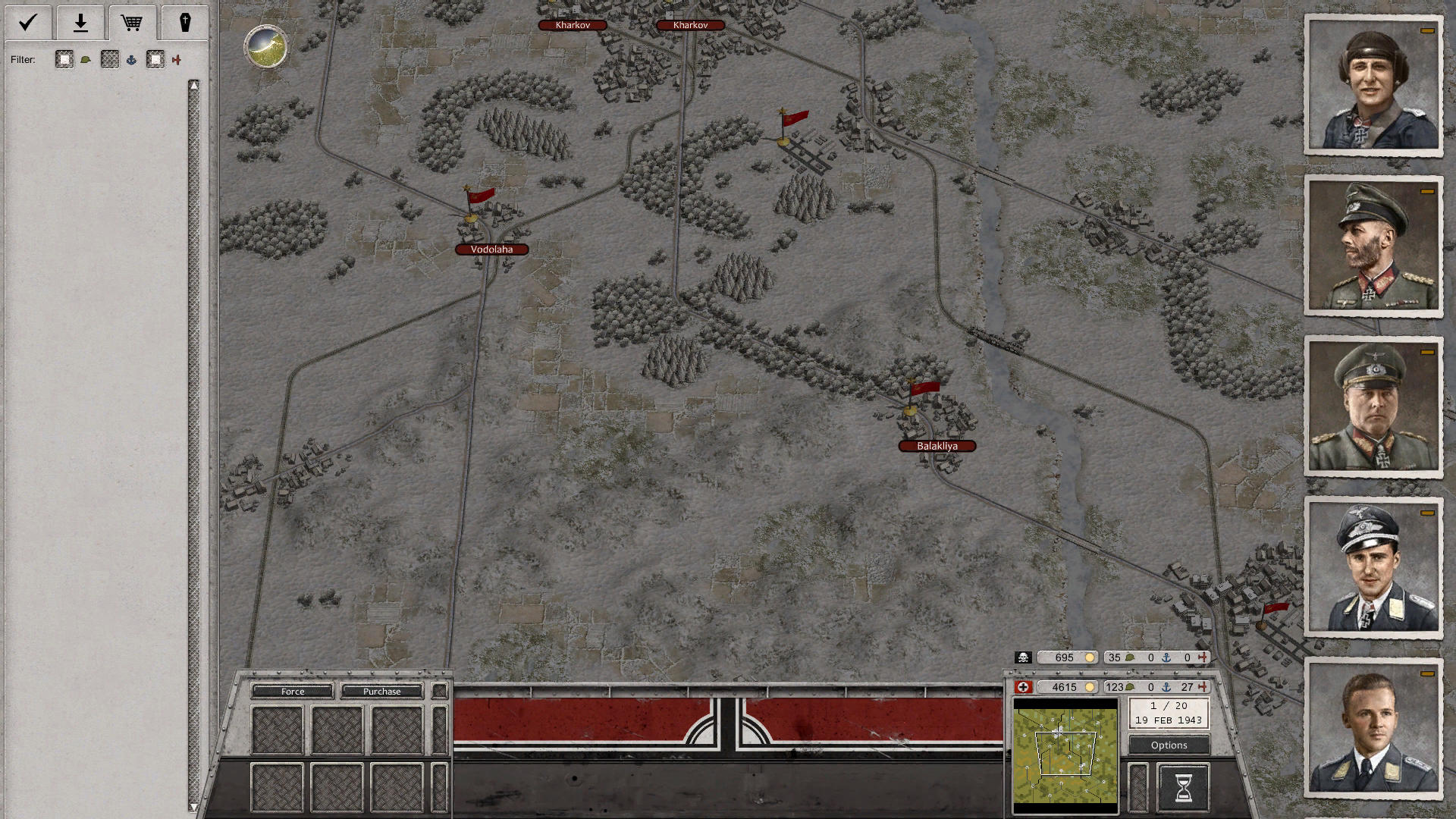
Task: Toggle the land units filter checkbox
Action: (x=64, y=59)
